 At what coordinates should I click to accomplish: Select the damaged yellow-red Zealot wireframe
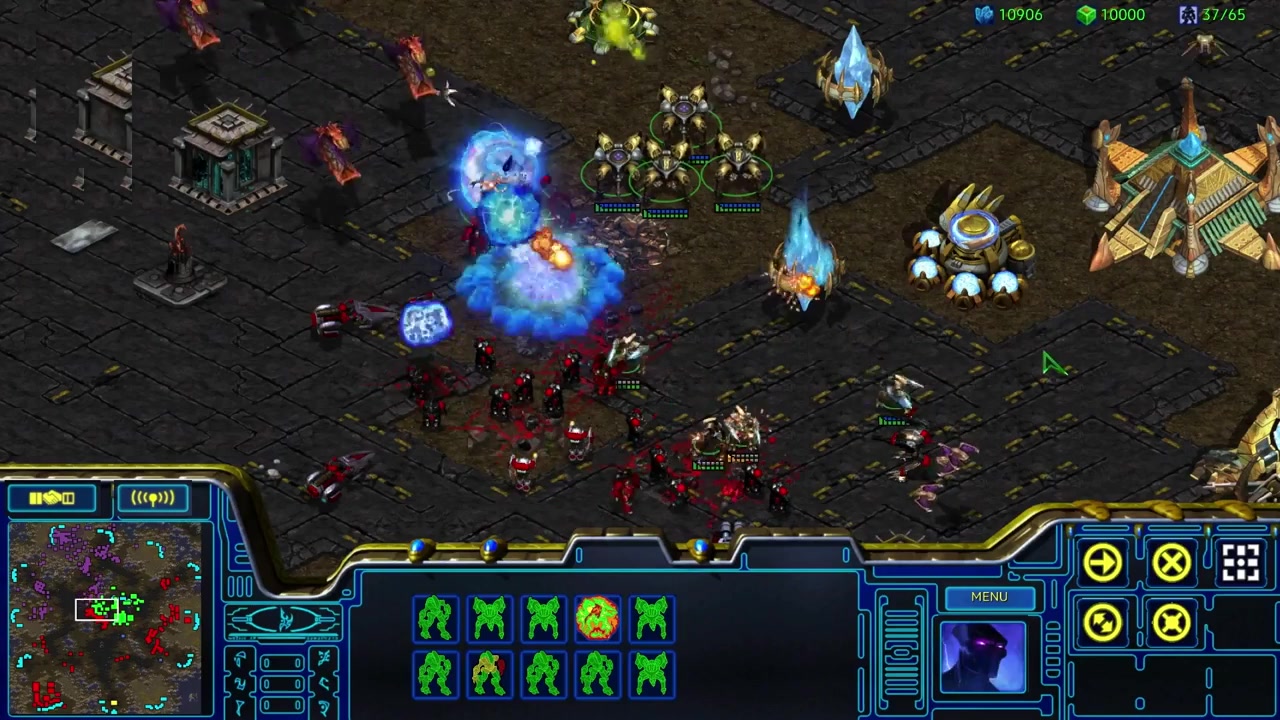pos(488,673)
